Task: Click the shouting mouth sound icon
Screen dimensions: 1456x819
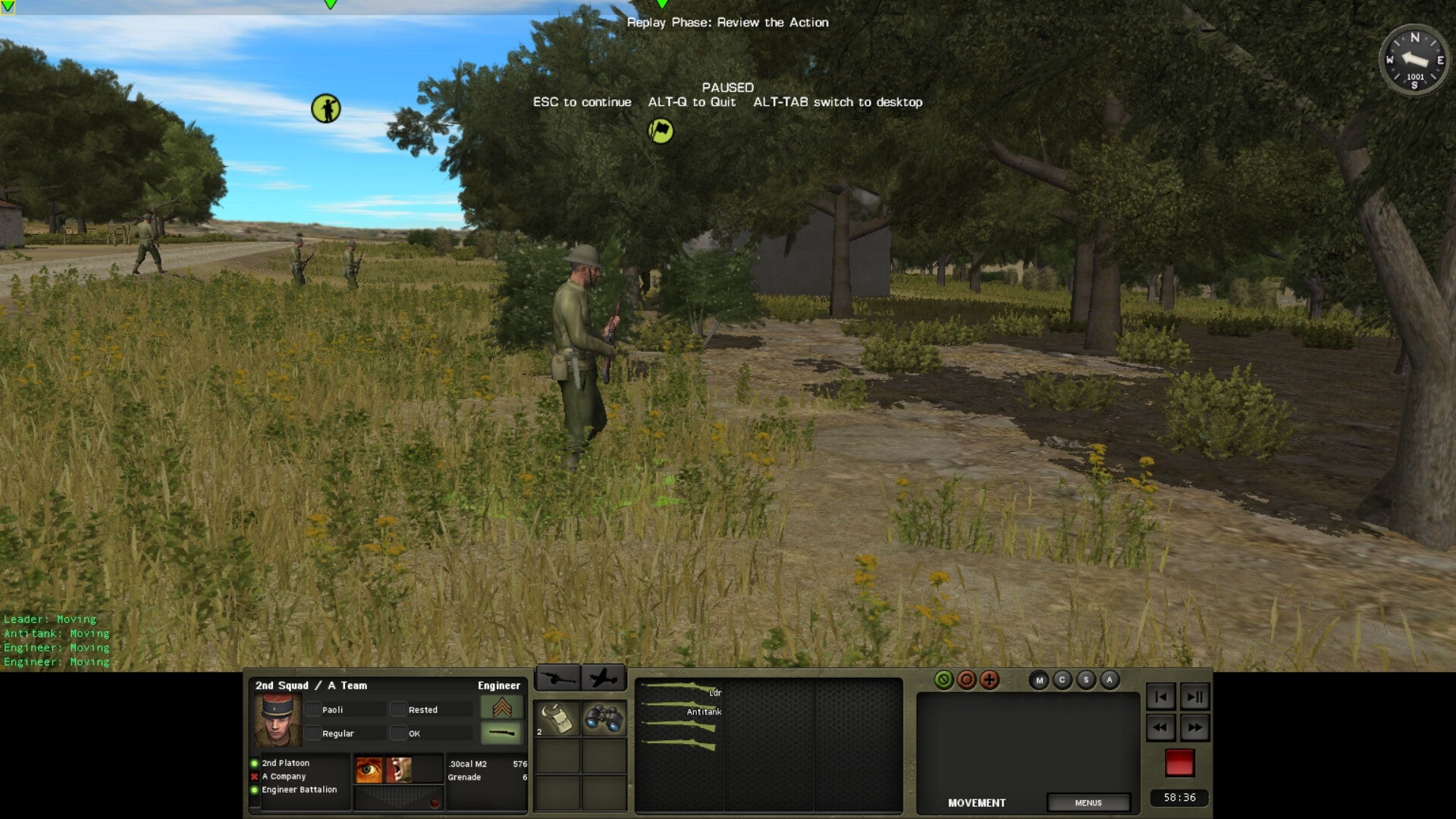Action: [398, 770]
